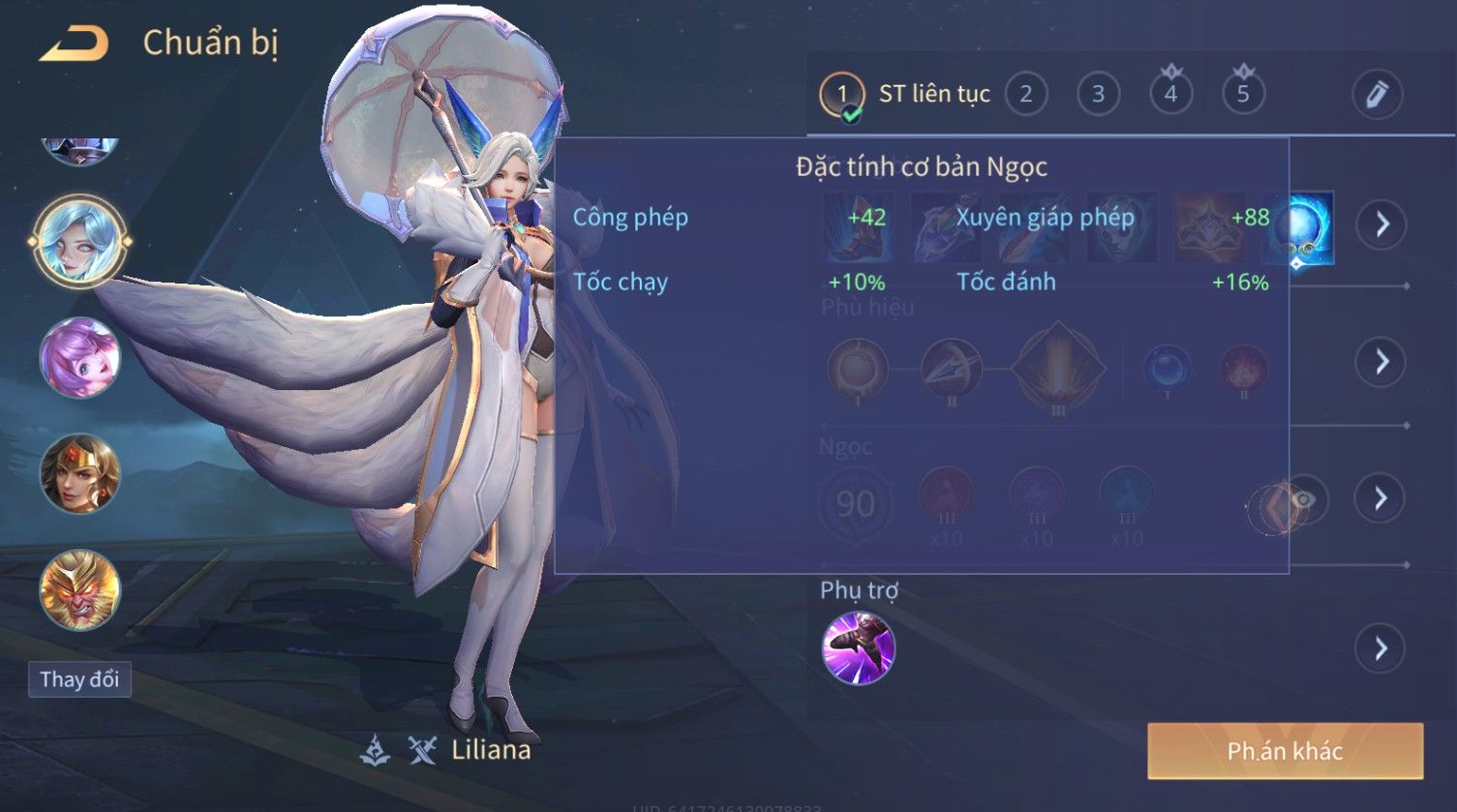
Task: Choose the Wonder Woman hero portrait
Action: [x=79, y=474]
